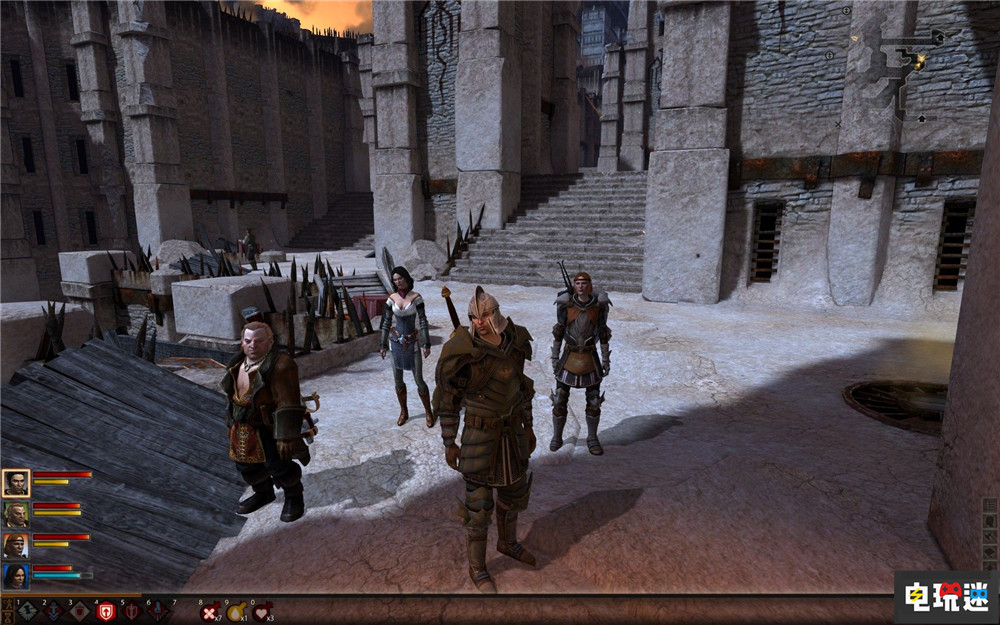The height and width of the screenshot is (625, 1000).
Task: Use the injury kit with white cross
Action: tap(210, 611)
